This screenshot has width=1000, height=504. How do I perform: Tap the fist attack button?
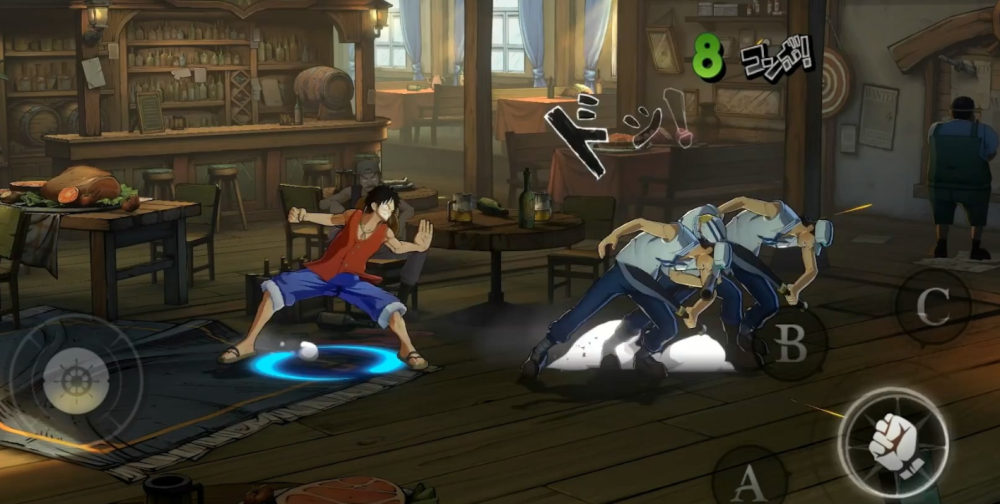point(892,443)
